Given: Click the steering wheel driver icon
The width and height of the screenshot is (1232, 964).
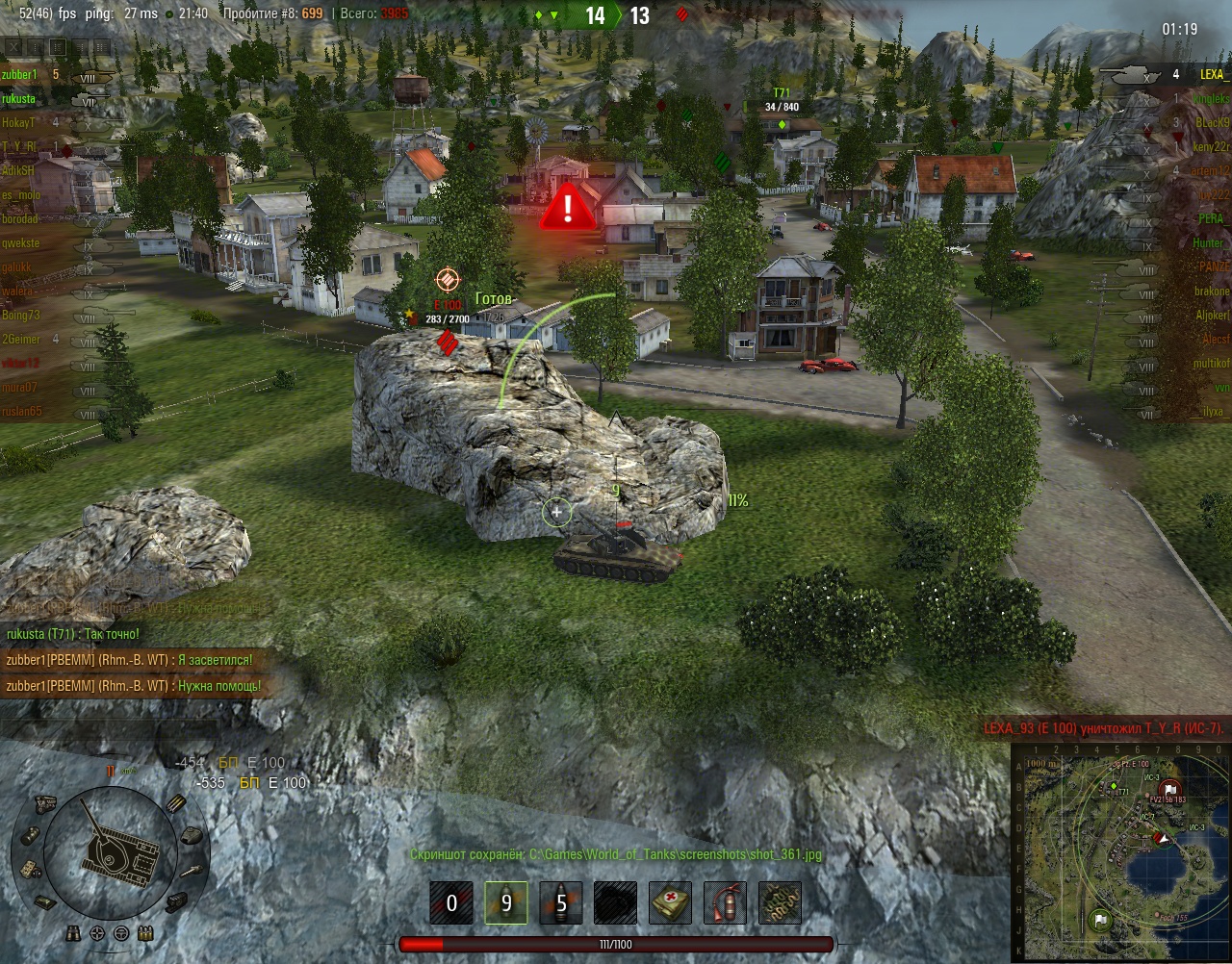Looking at the screenshot, I should (121, 933).
